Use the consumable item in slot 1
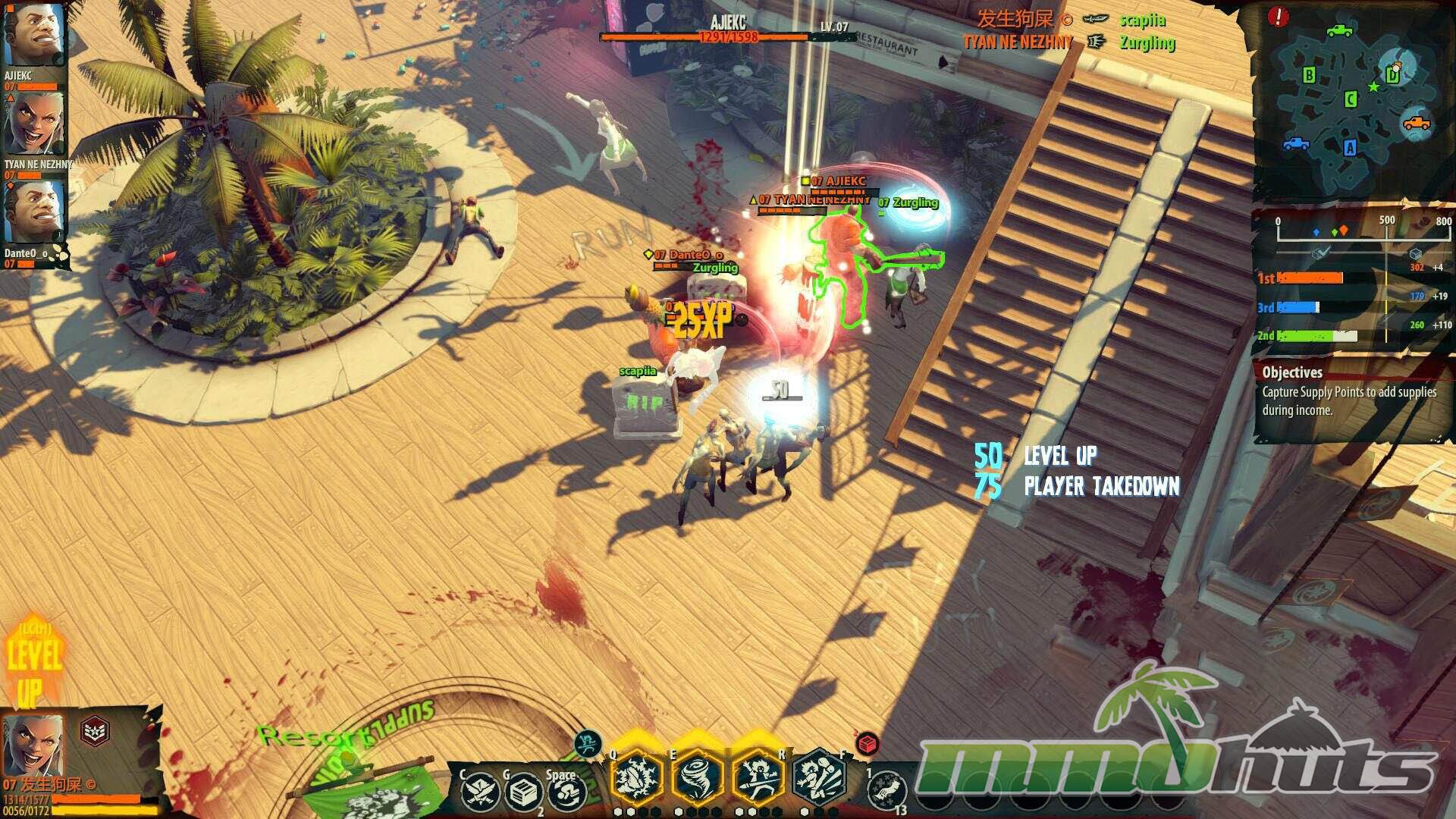 pos(886,791)
